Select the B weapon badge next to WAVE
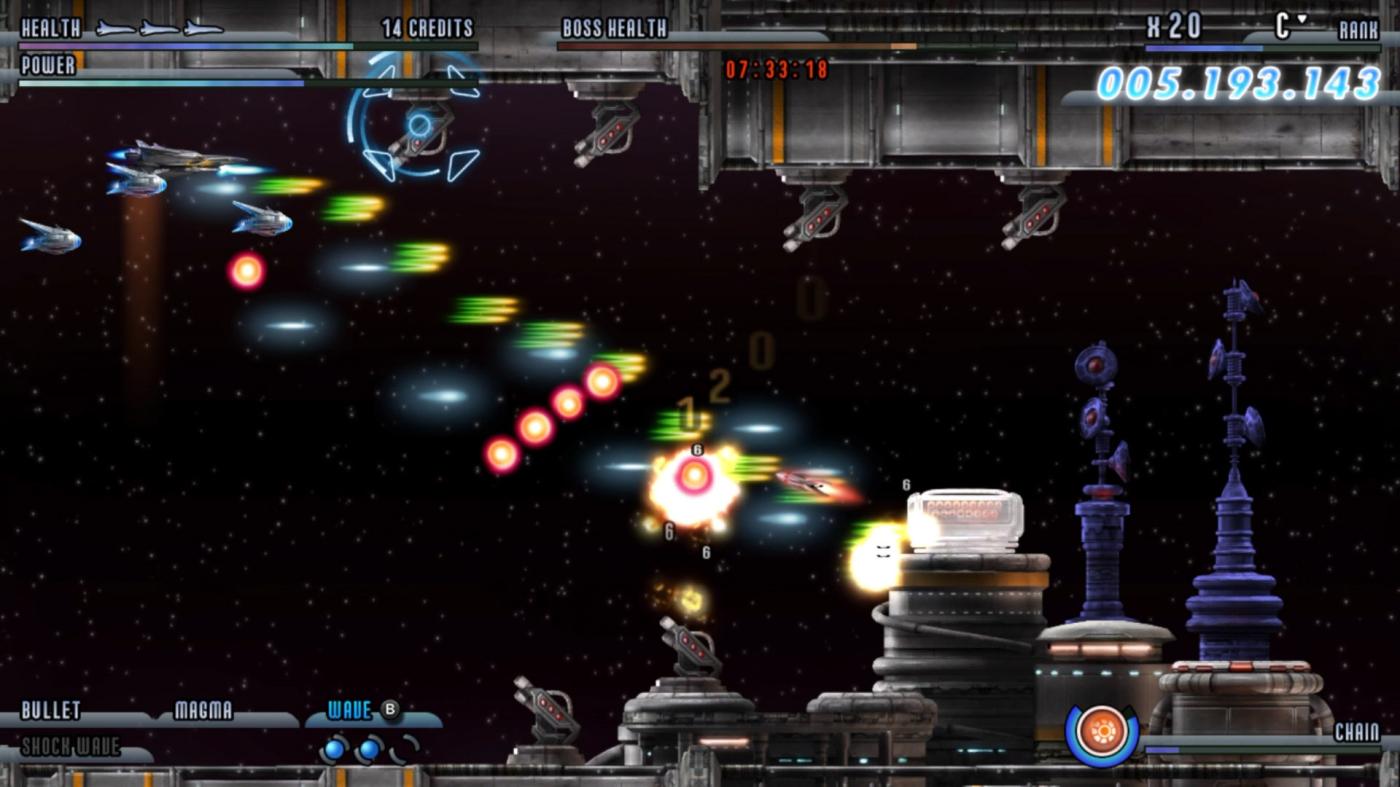Screen dimensions: 1400x787 (390, 707)
